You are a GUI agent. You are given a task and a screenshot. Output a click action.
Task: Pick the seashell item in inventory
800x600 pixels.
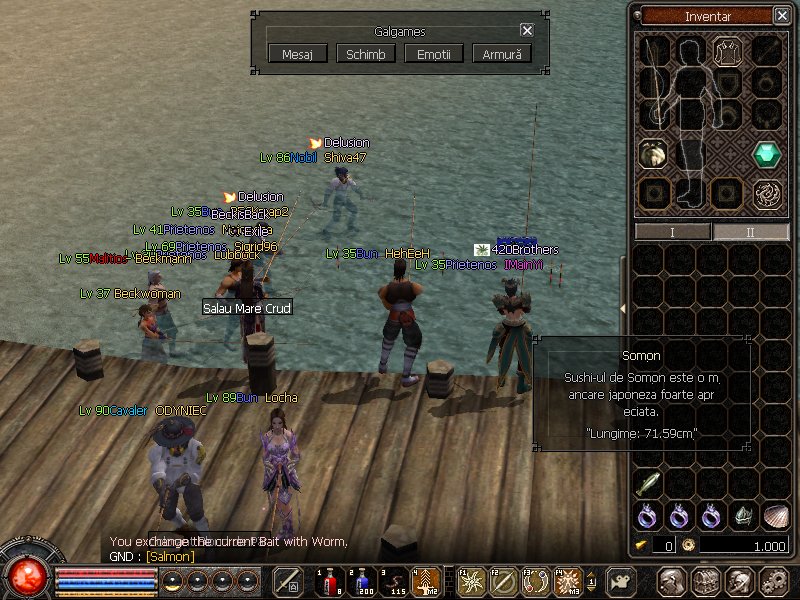[x=775, y=516]
